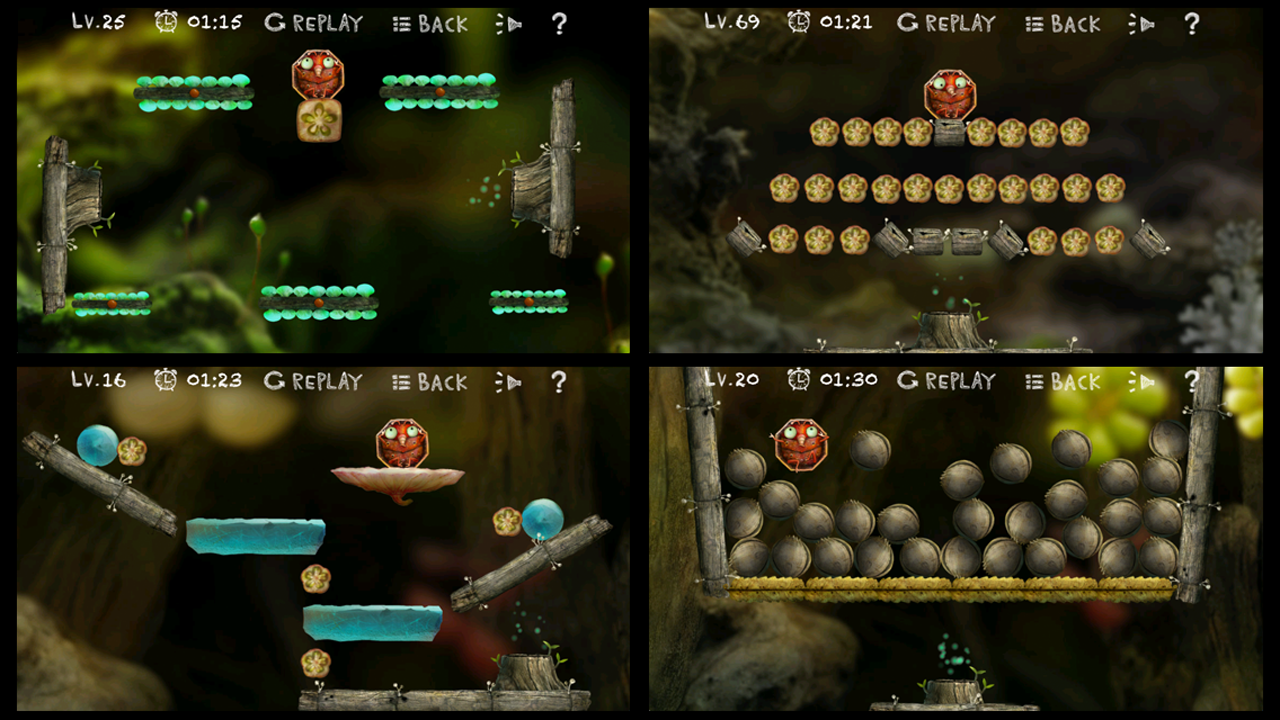Click the ? help icon on the Lv.16 screen
The width and height of the screenshot is (1280, 720).
pos(558,381)
